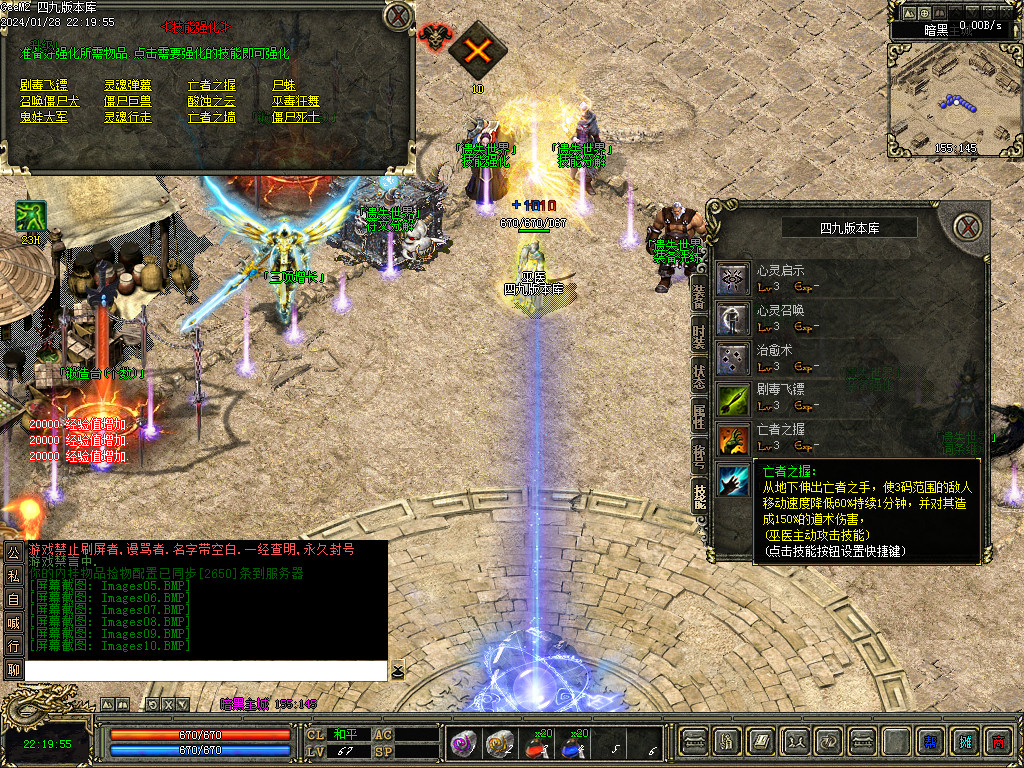
Task: Pick 召唤僵尸犬 for enhancement
Action: pyautogui.click(x=49, y=101)
